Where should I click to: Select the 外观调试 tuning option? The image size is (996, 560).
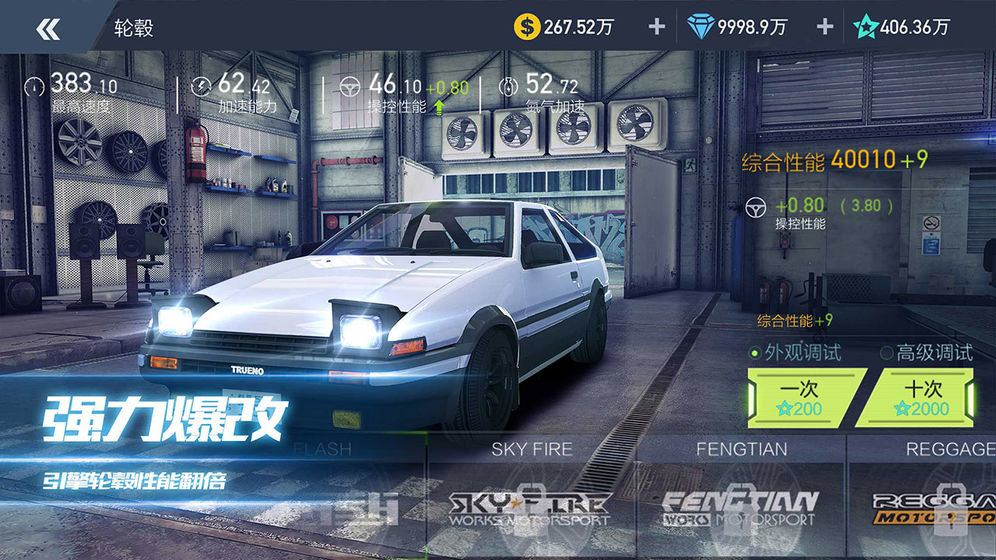pyautogui.click(x=795, y=352)
